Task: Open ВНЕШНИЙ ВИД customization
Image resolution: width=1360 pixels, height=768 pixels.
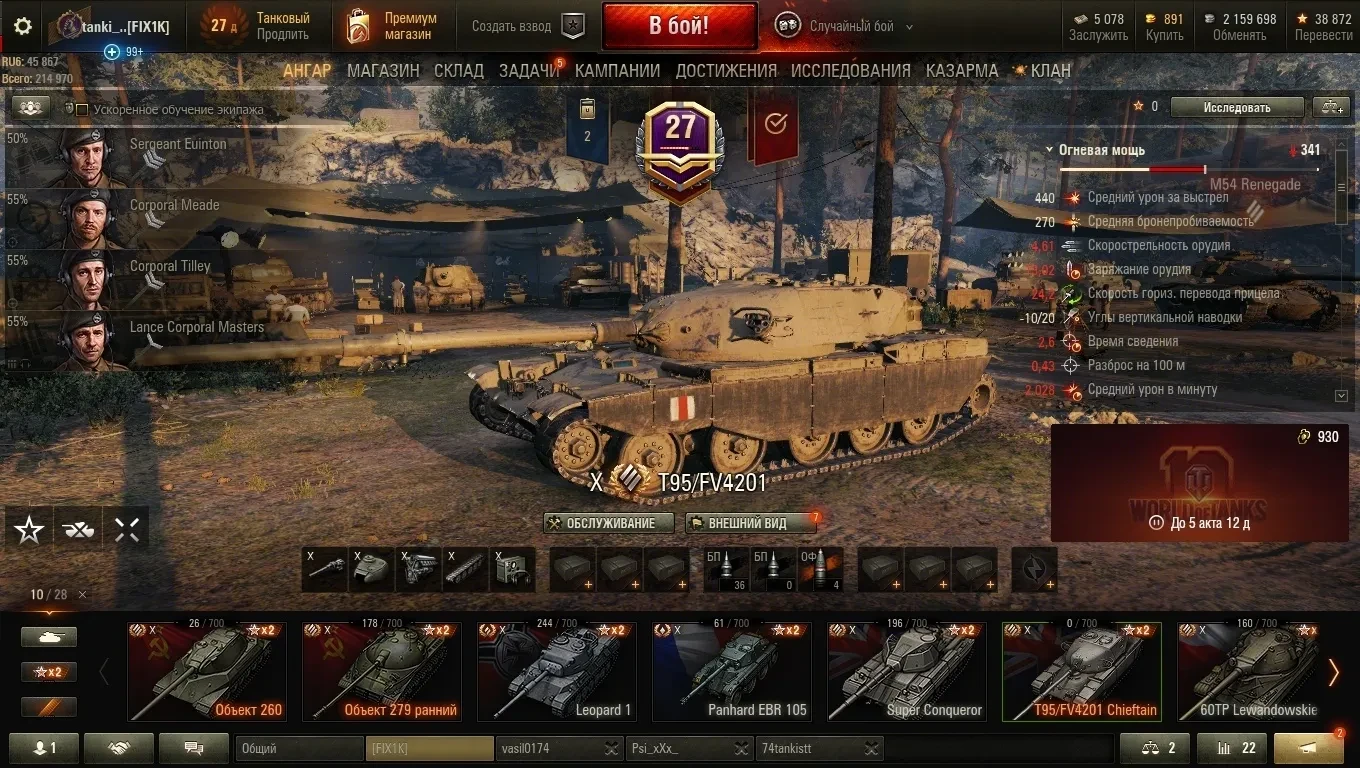Action: point(746,523)
